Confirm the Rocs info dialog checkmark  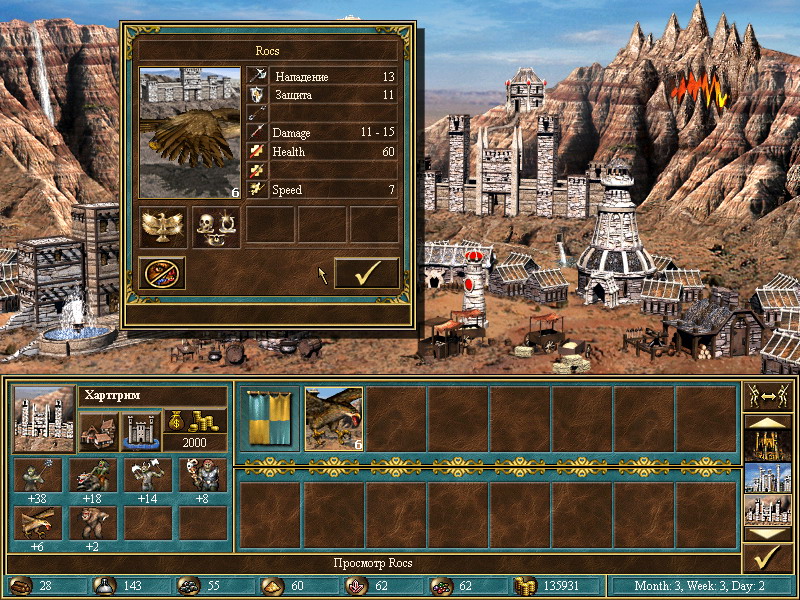coord(366,273)
